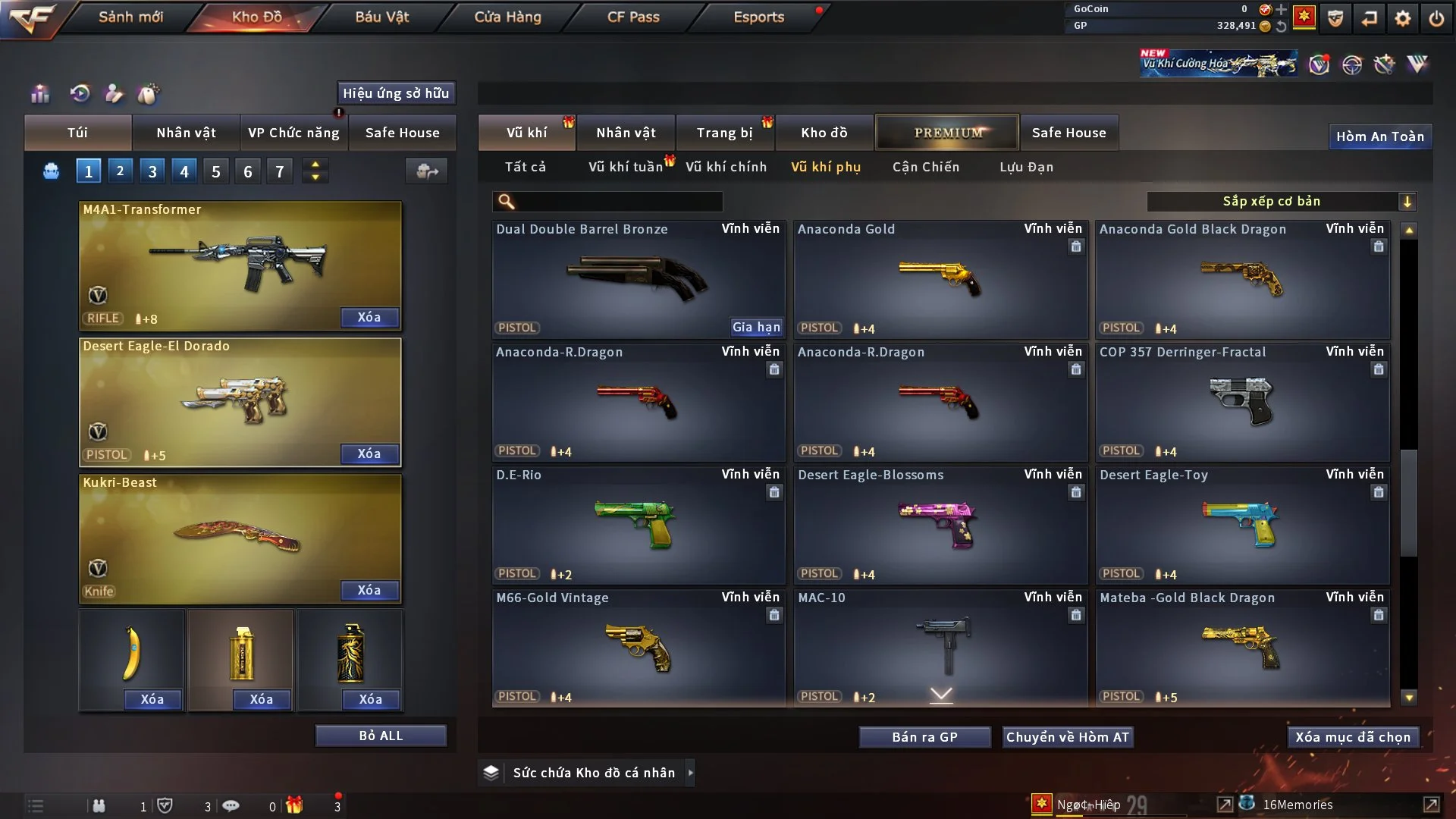This screenshot has width=1456, height=819.
Task: Switch to bag preset 3
Action: click(x=152, y=171)
